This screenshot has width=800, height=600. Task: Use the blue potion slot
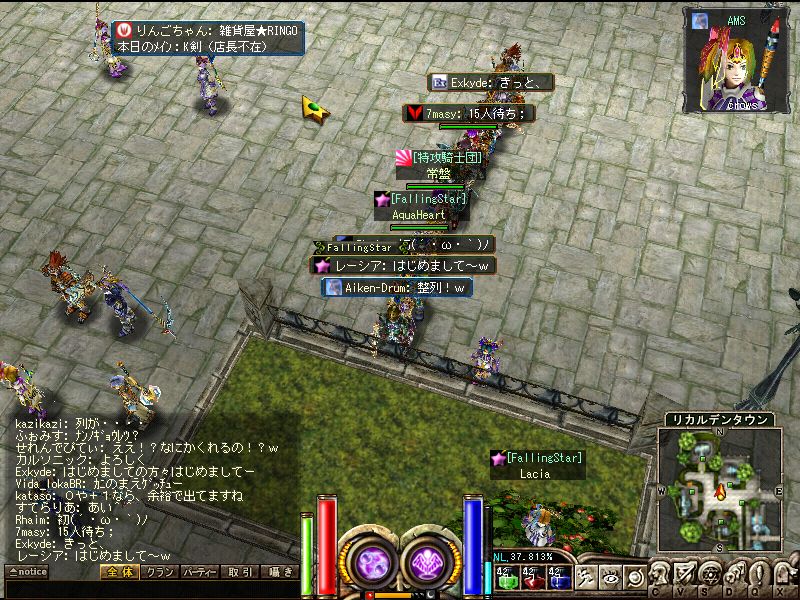click(559, 577)
